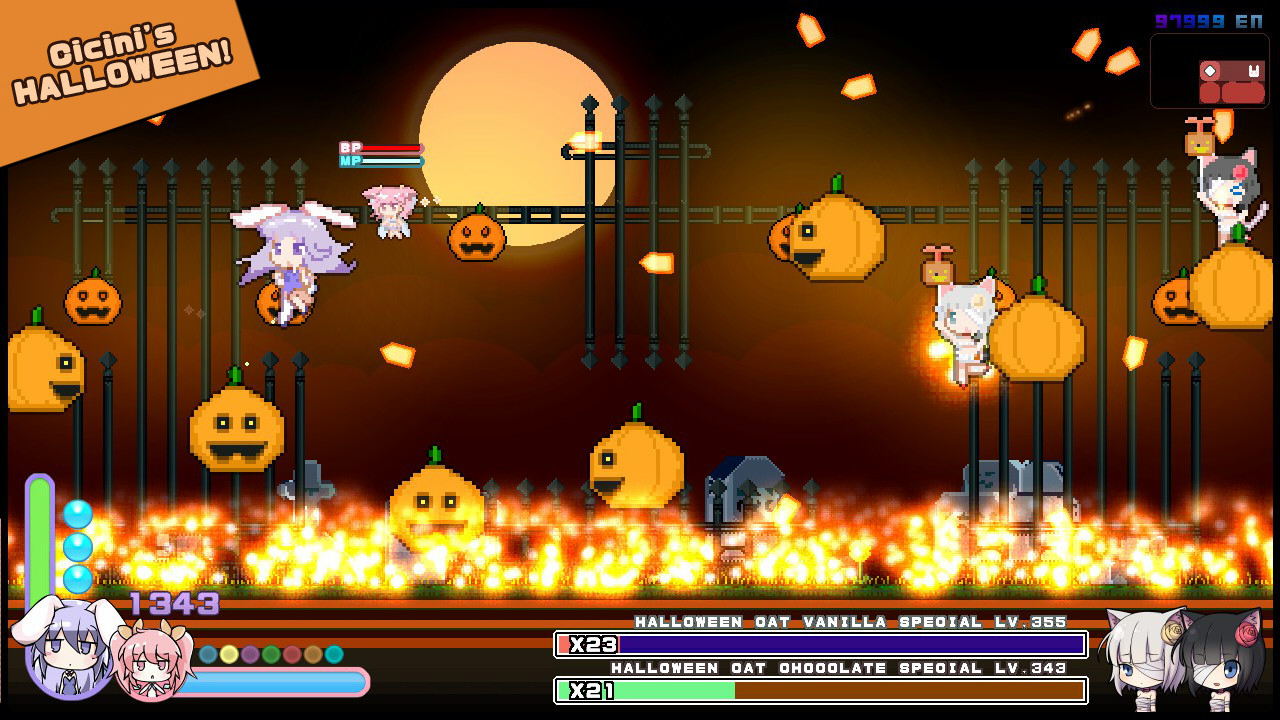Viewport: 1280px width, 720px height.
Task: Expand the HALLOWEEN CAT VANILLA SPECIAL health bar
Action: pyautogui.click(x=820, y=646)
